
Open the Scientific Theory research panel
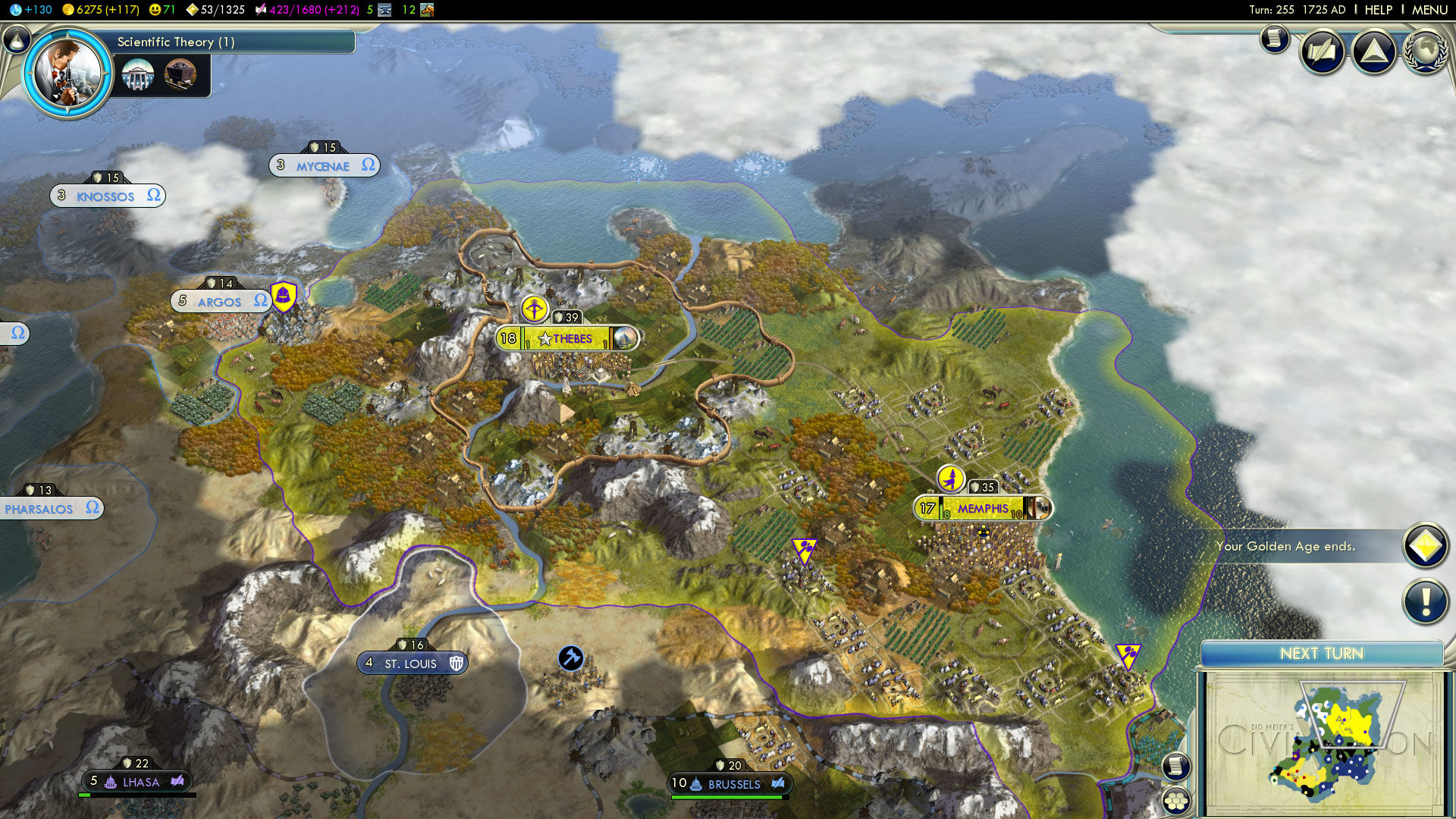pos(227,42)
